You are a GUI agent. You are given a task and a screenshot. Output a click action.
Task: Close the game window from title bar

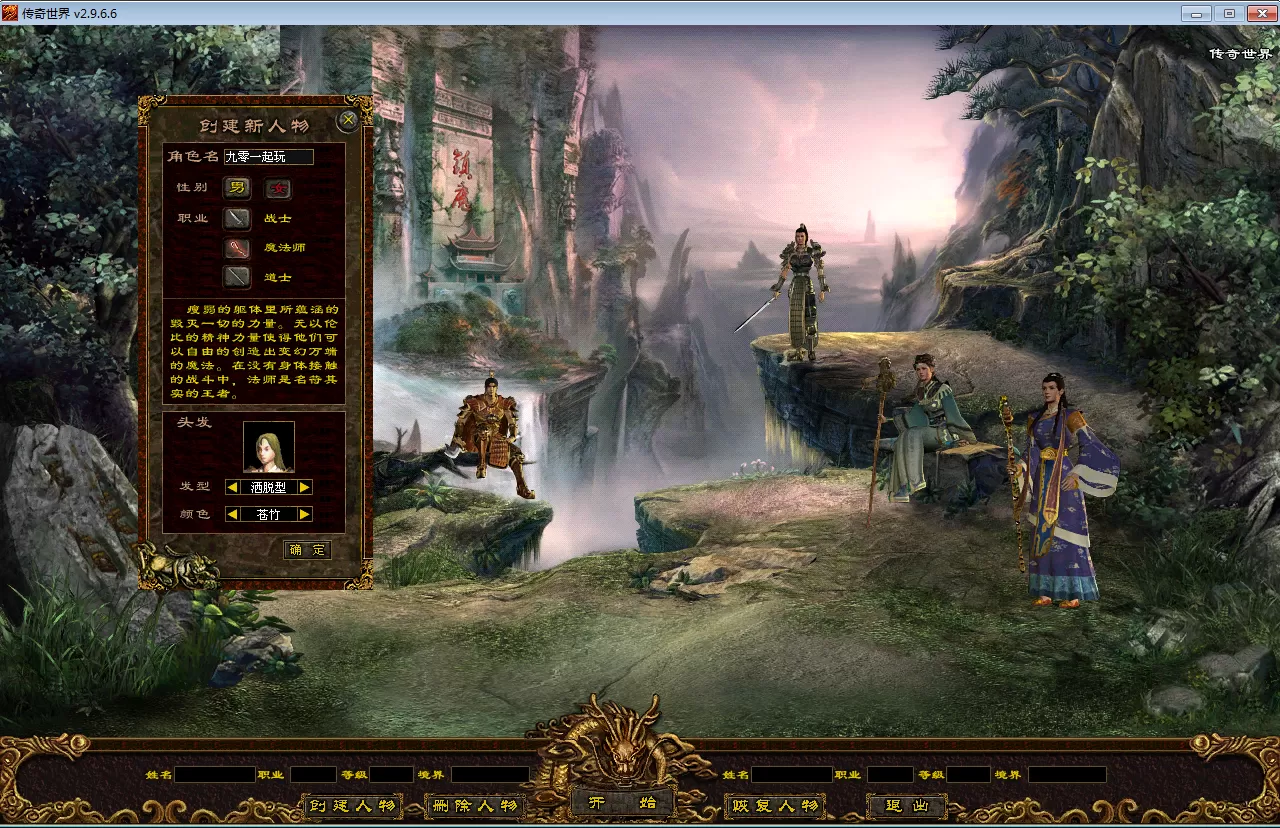tap(1259, 13)
